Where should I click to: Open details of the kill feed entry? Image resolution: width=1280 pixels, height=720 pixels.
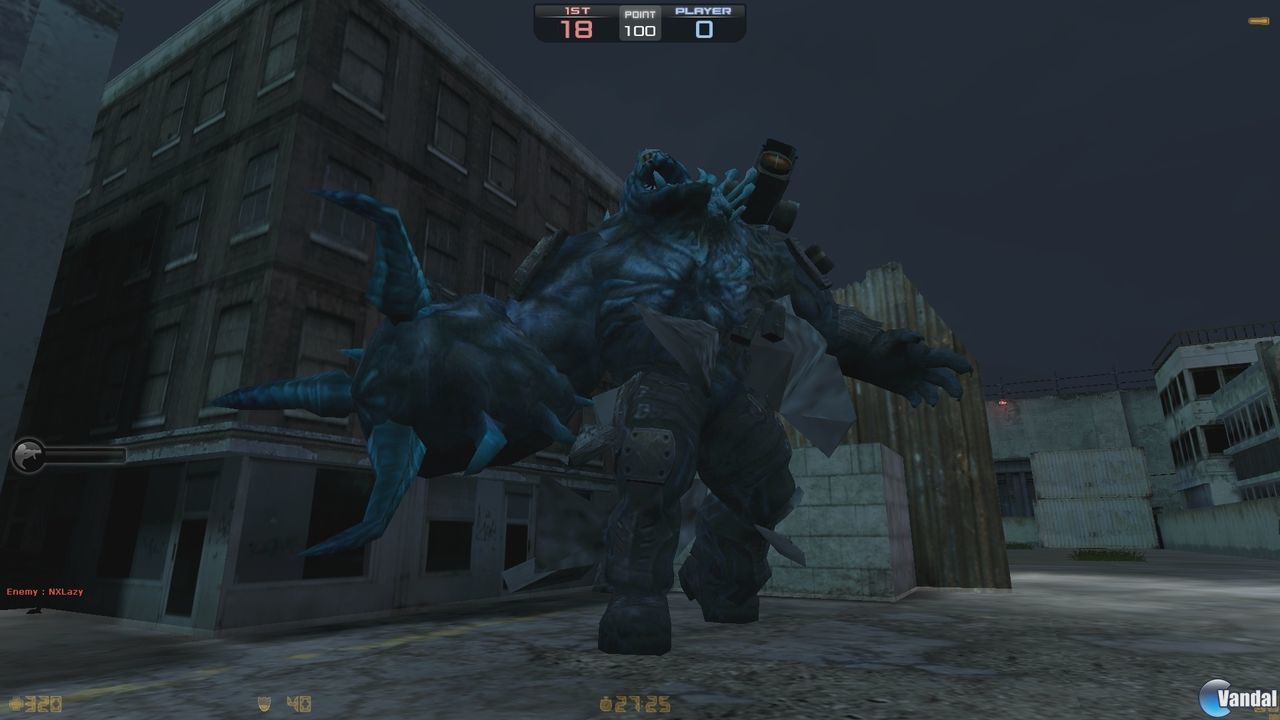tap(45, 591)
